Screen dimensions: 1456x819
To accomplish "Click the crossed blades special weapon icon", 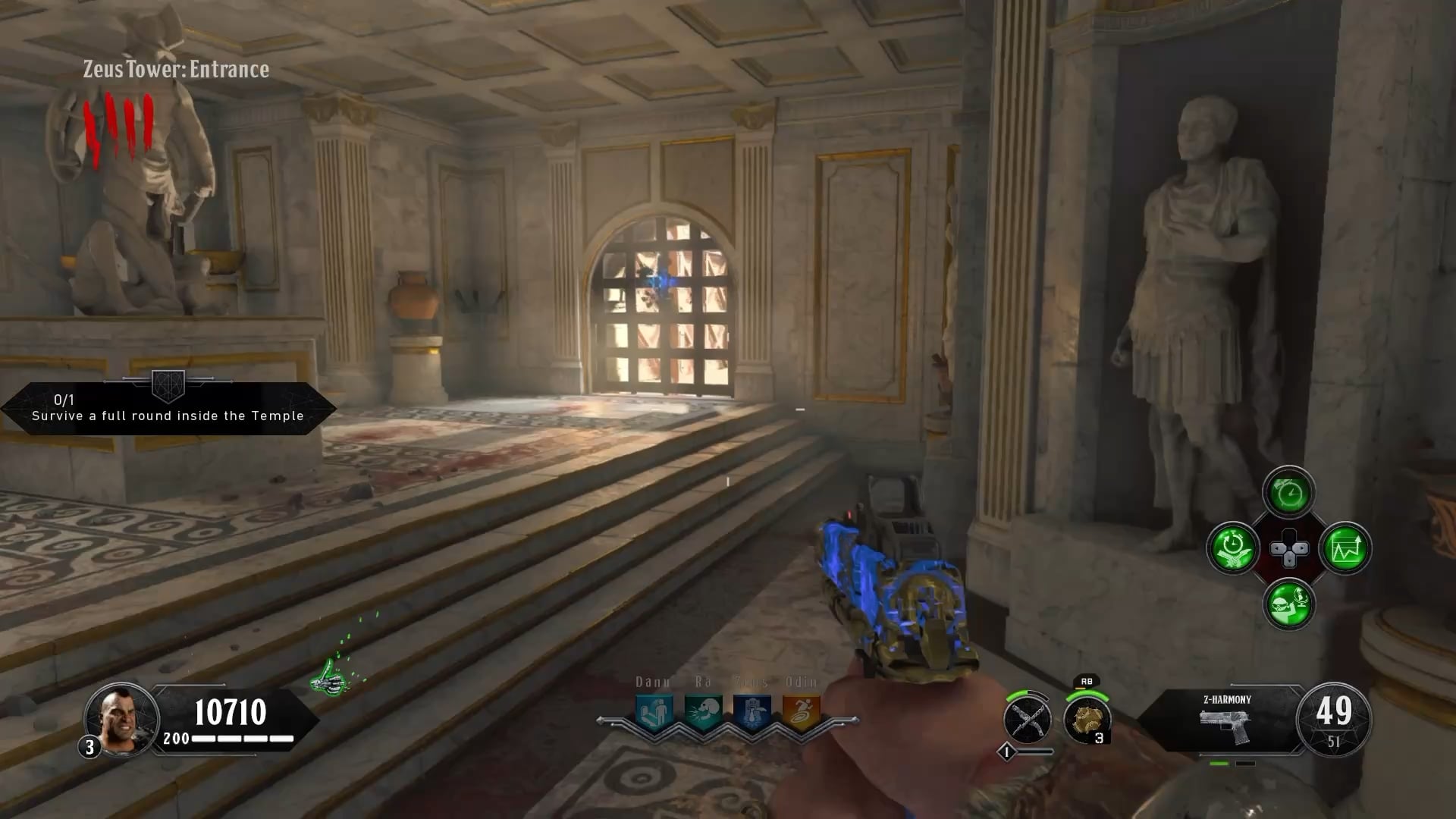I will click(x=1027, y=719).
